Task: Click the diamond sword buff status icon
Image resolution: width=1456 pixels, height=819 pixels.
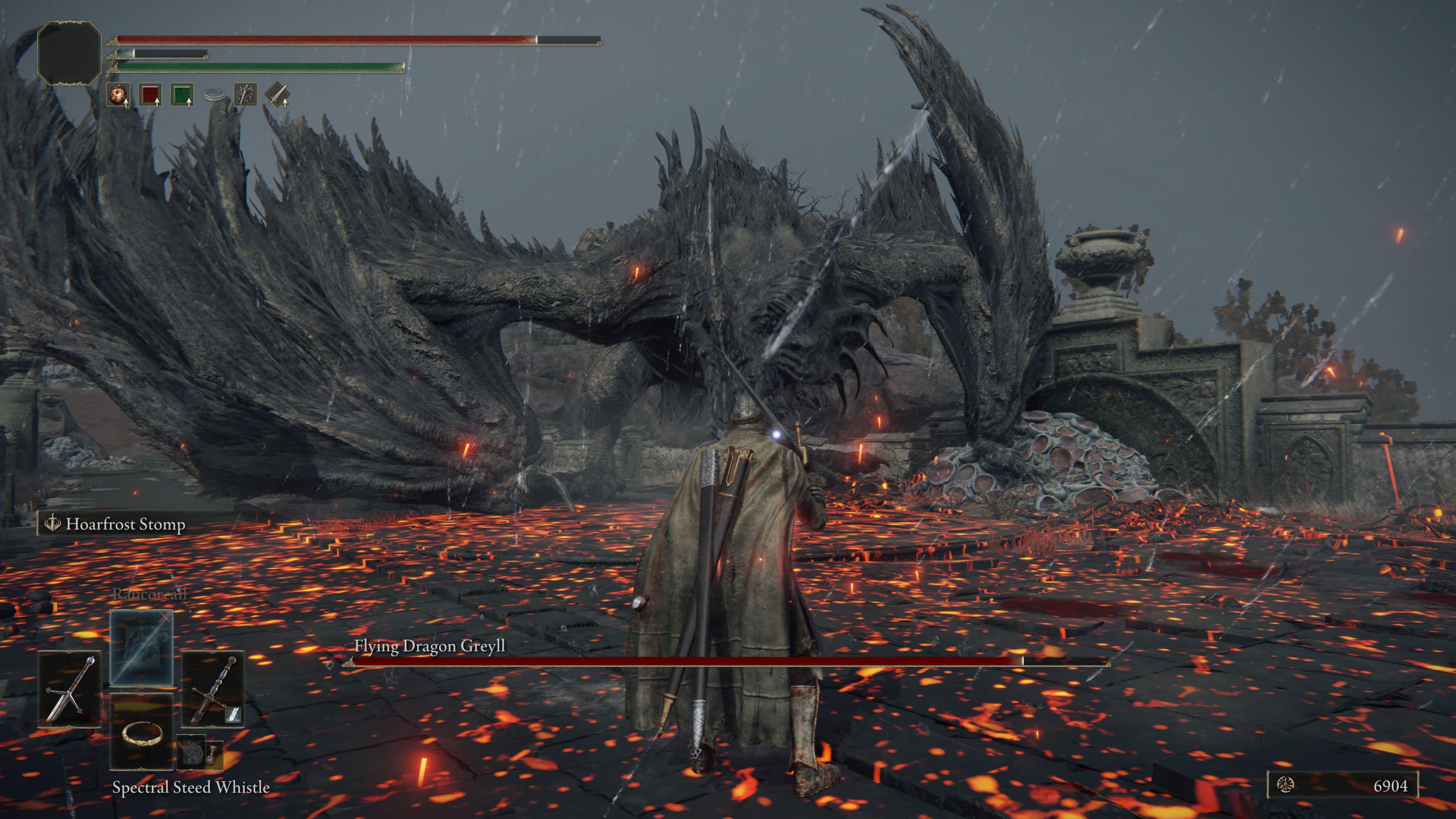Action: pyautogui.click(x=278, y=94)
